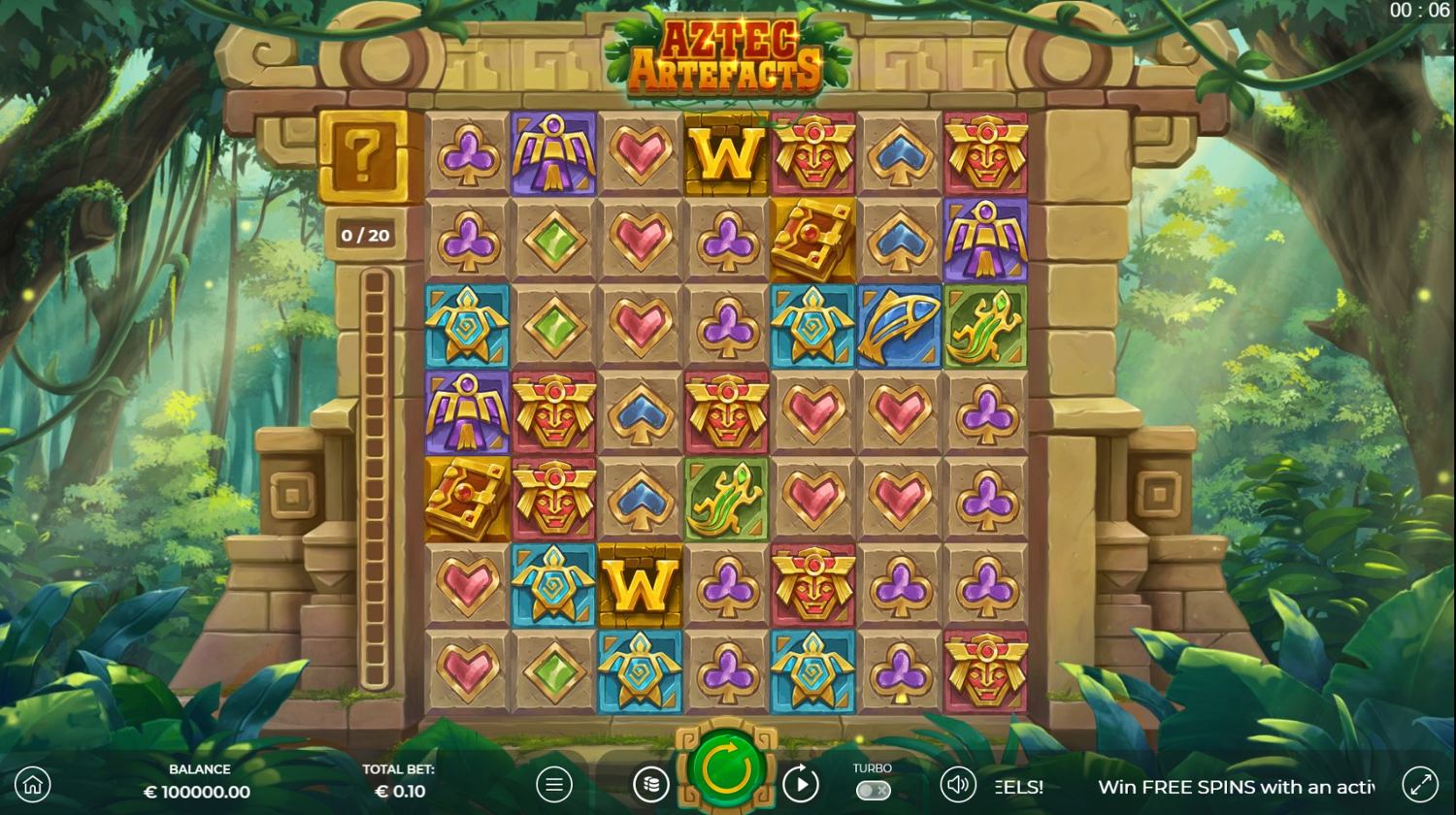
Task: Click the golden question mark mystery block
Action: [364, 155]
